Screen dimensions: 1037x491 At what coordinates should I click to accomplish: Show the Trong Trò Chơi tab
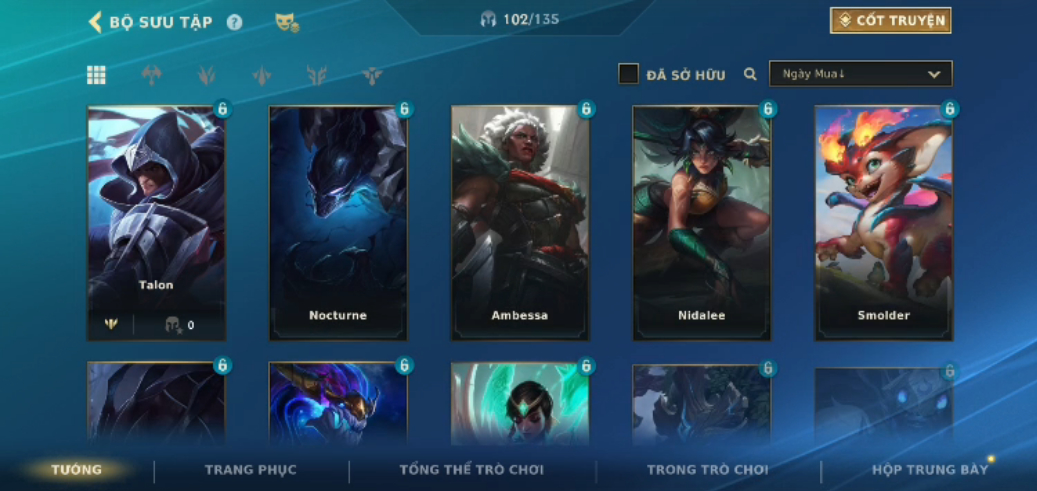(x=707, y=470)
